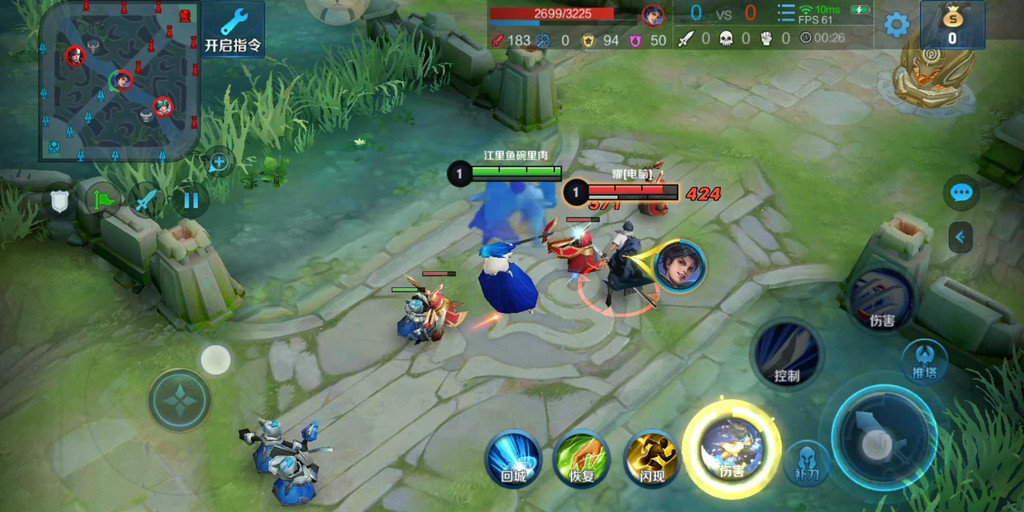Select the blue sword attack signal
Screen dimensions: 1024x512
[x=147, y=201]
